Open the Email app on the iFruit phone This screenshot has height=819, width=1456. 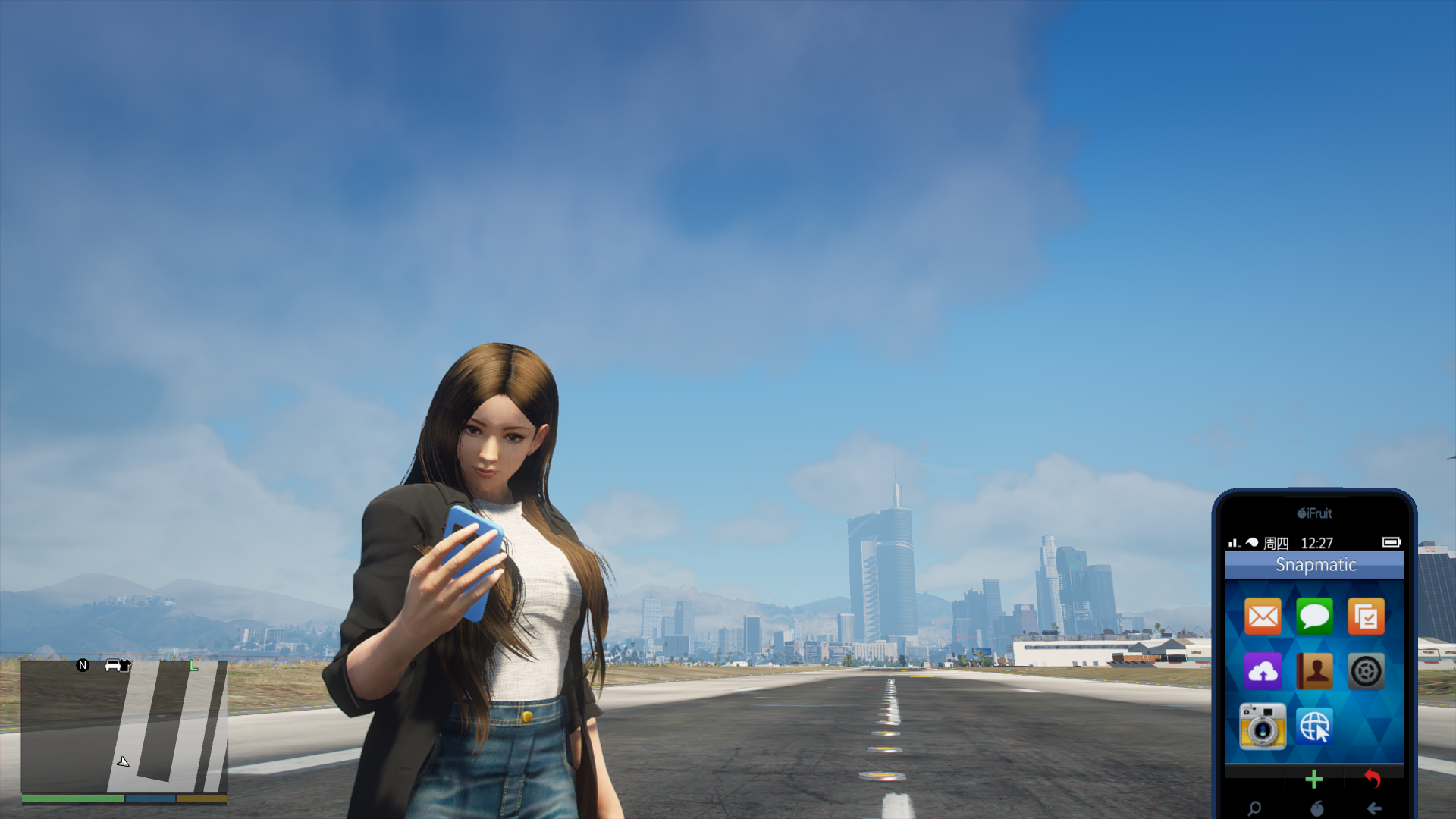tap(1263, 616)
